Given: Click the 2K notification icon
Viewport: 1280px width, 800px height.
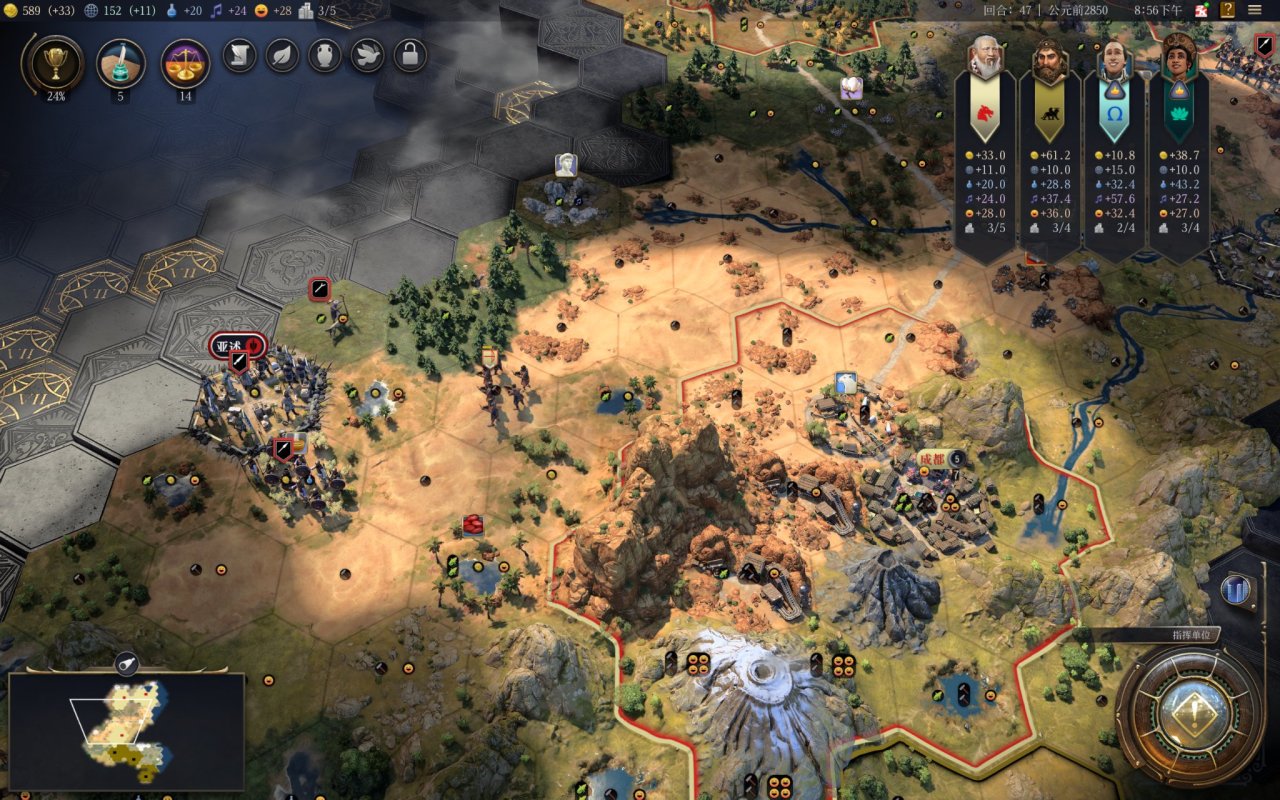Looking at the screenshot, I should click(1201, 10).
